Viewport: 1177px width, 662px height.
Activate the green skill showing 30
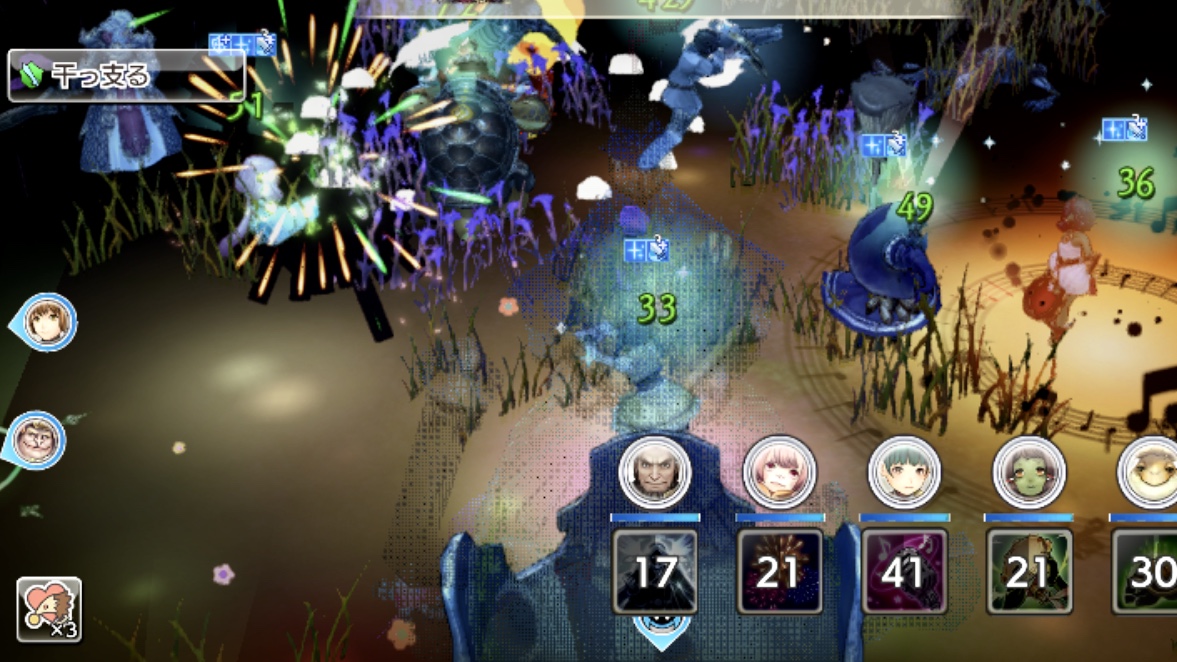(x=1147, y=571)
